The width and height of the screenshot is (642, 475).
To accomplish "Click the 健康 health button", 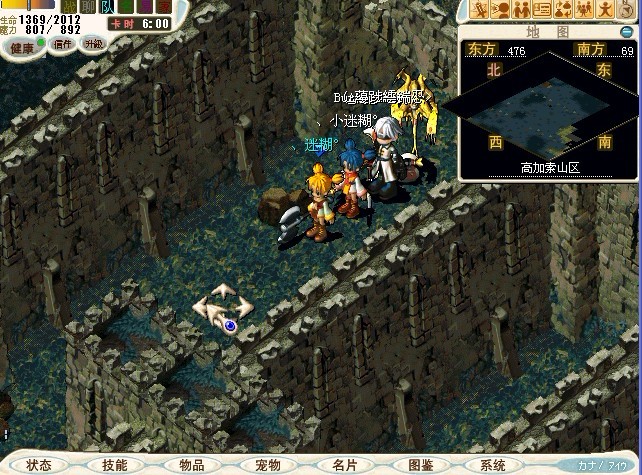I will coord(21,45).
